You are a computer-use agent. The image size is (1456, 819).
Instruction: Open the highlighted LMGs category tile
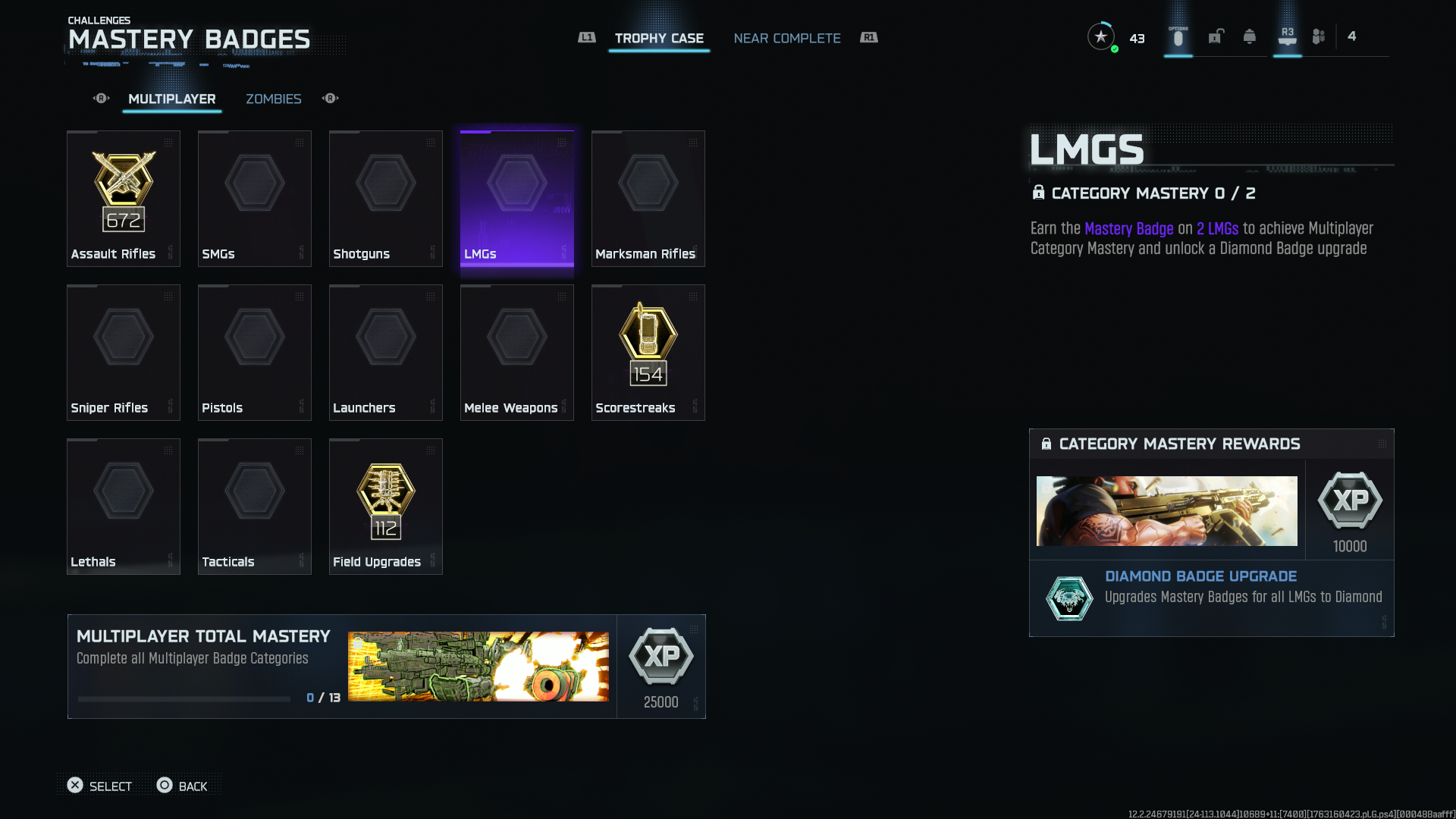517,199
